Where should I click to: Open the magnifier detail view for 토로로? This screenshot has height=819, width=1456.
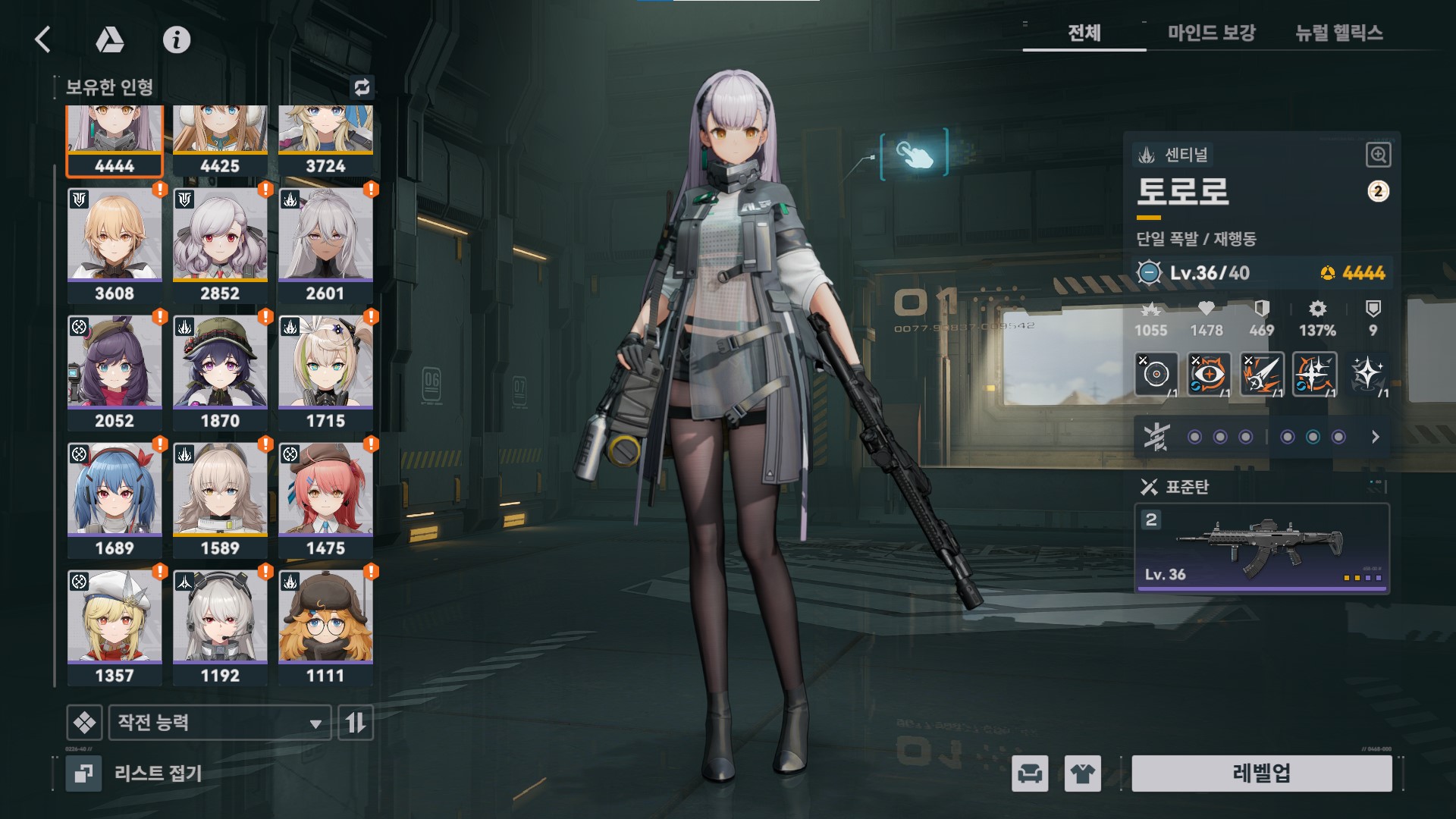[1378, 155]
